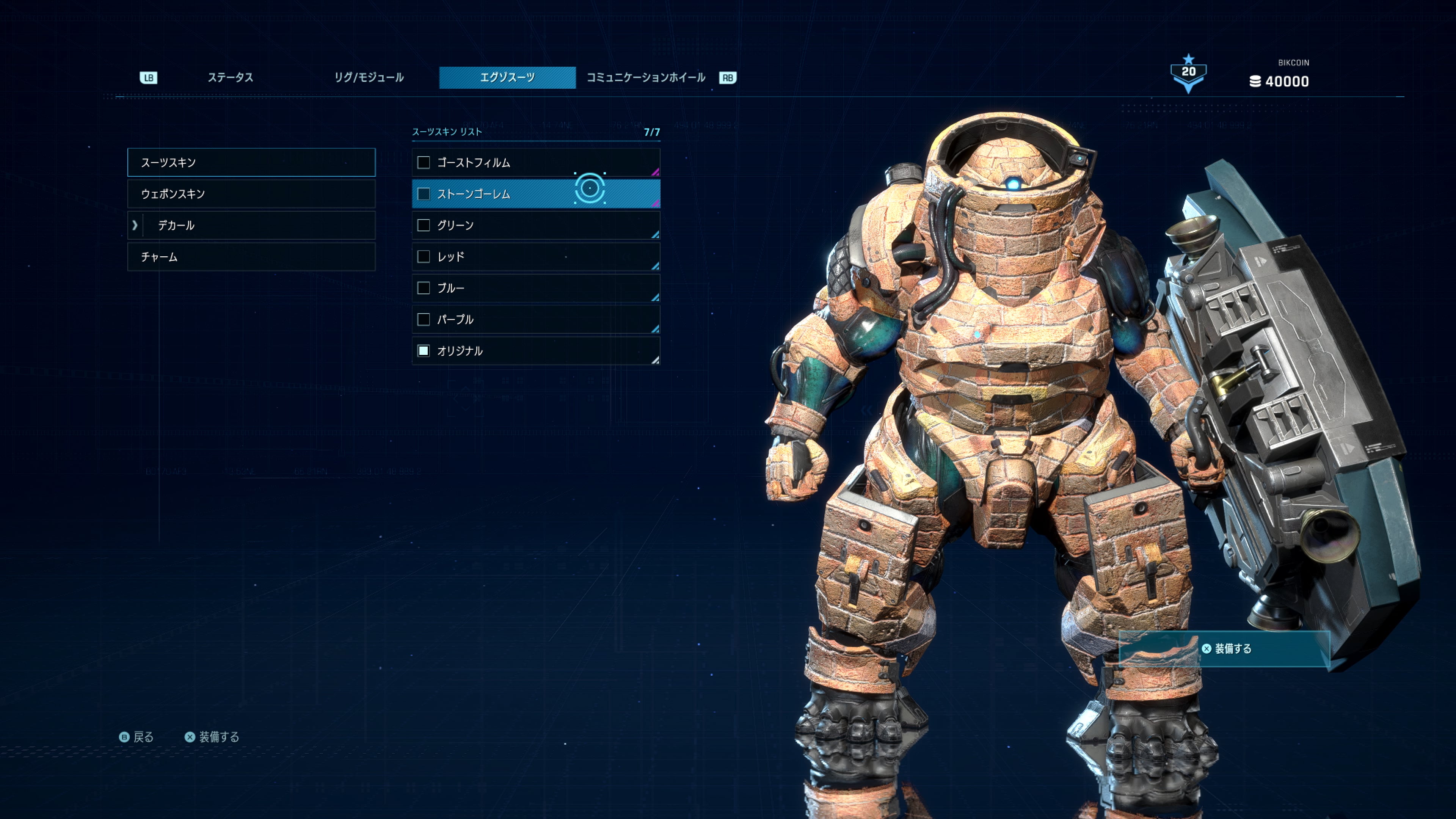The image size is (1456, 819).
Task: Pick the ゴーストフィルム suit skin
Action: click(535, 163)
